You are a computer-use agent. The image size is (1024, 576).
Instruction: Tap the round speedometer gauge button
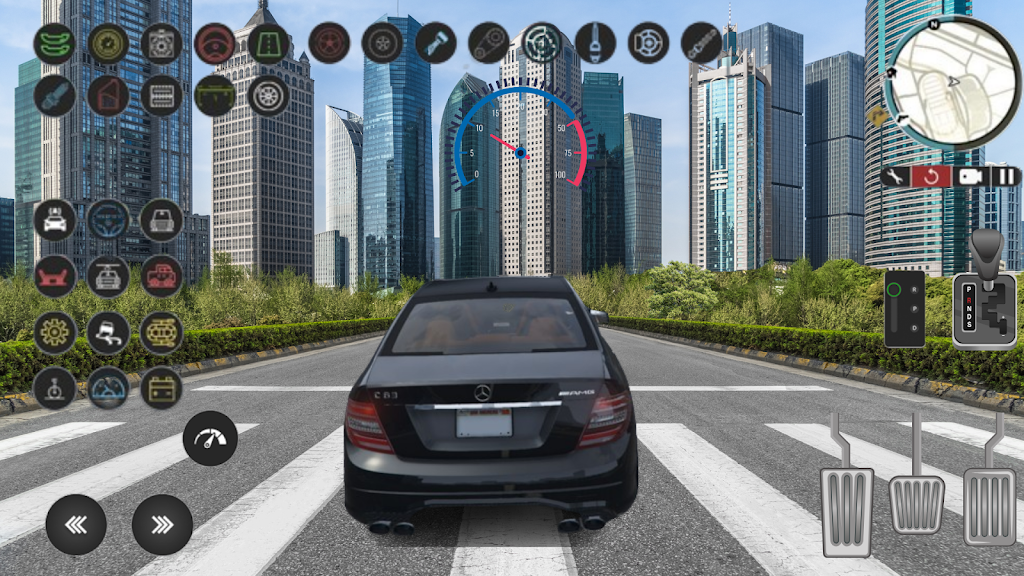(210, 438)
